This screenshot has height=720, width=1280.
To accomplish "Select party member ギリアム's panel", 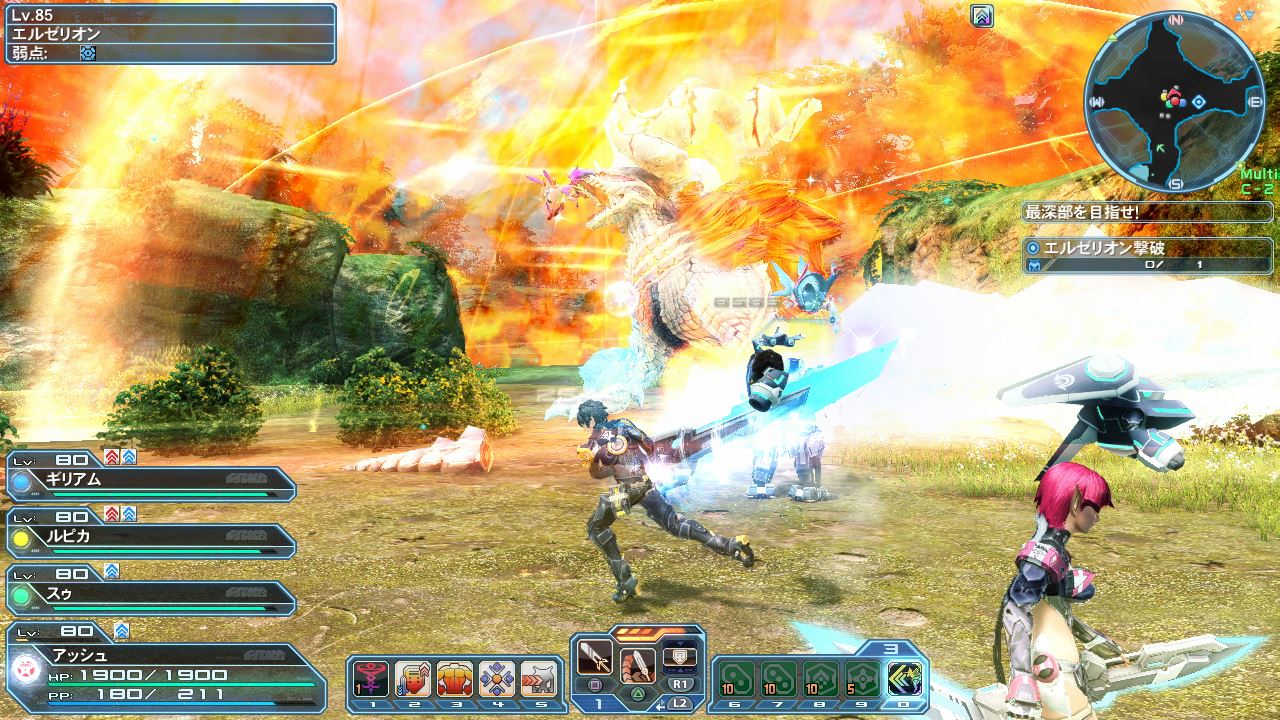I will click(152, 481).
